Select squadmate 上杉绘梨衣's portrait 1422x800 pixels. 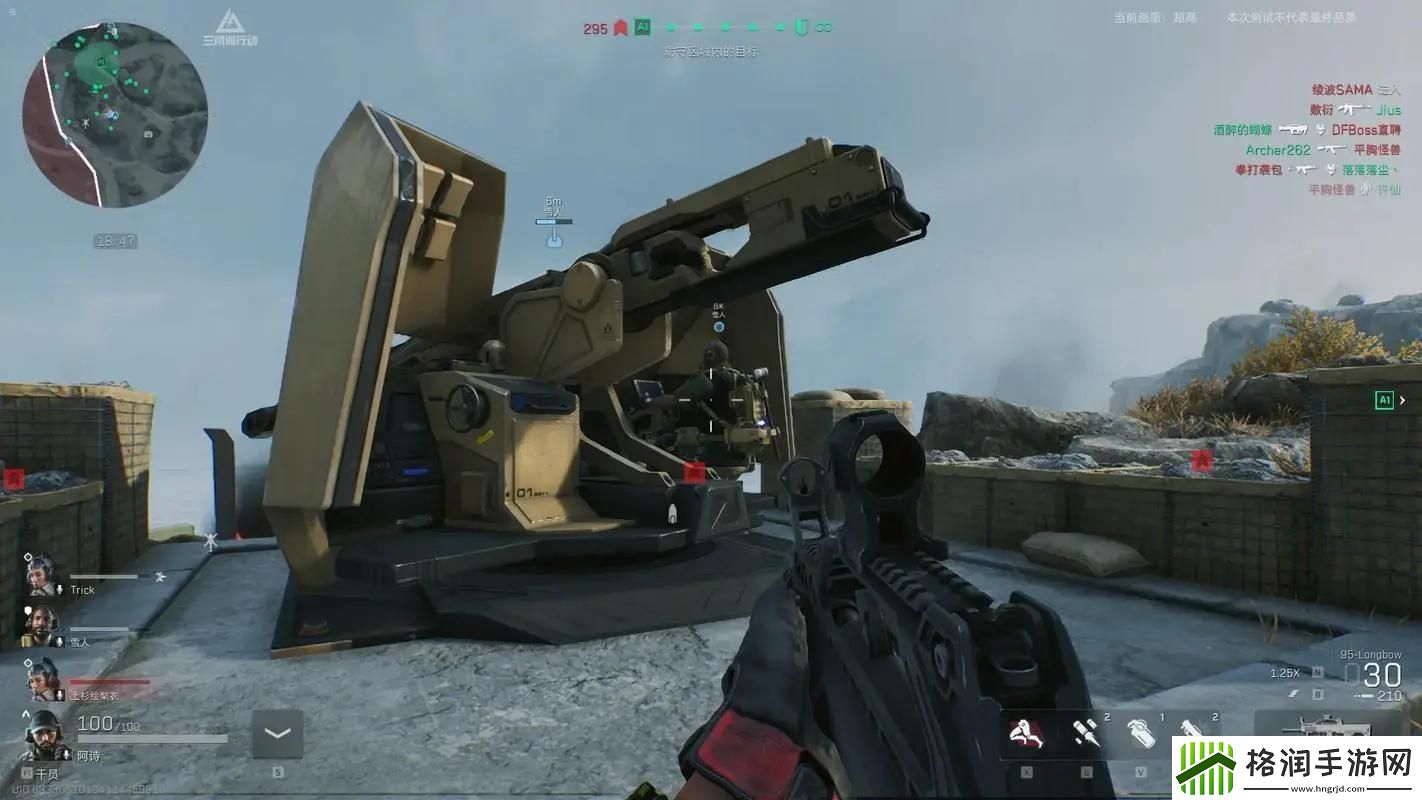point(43,679)
